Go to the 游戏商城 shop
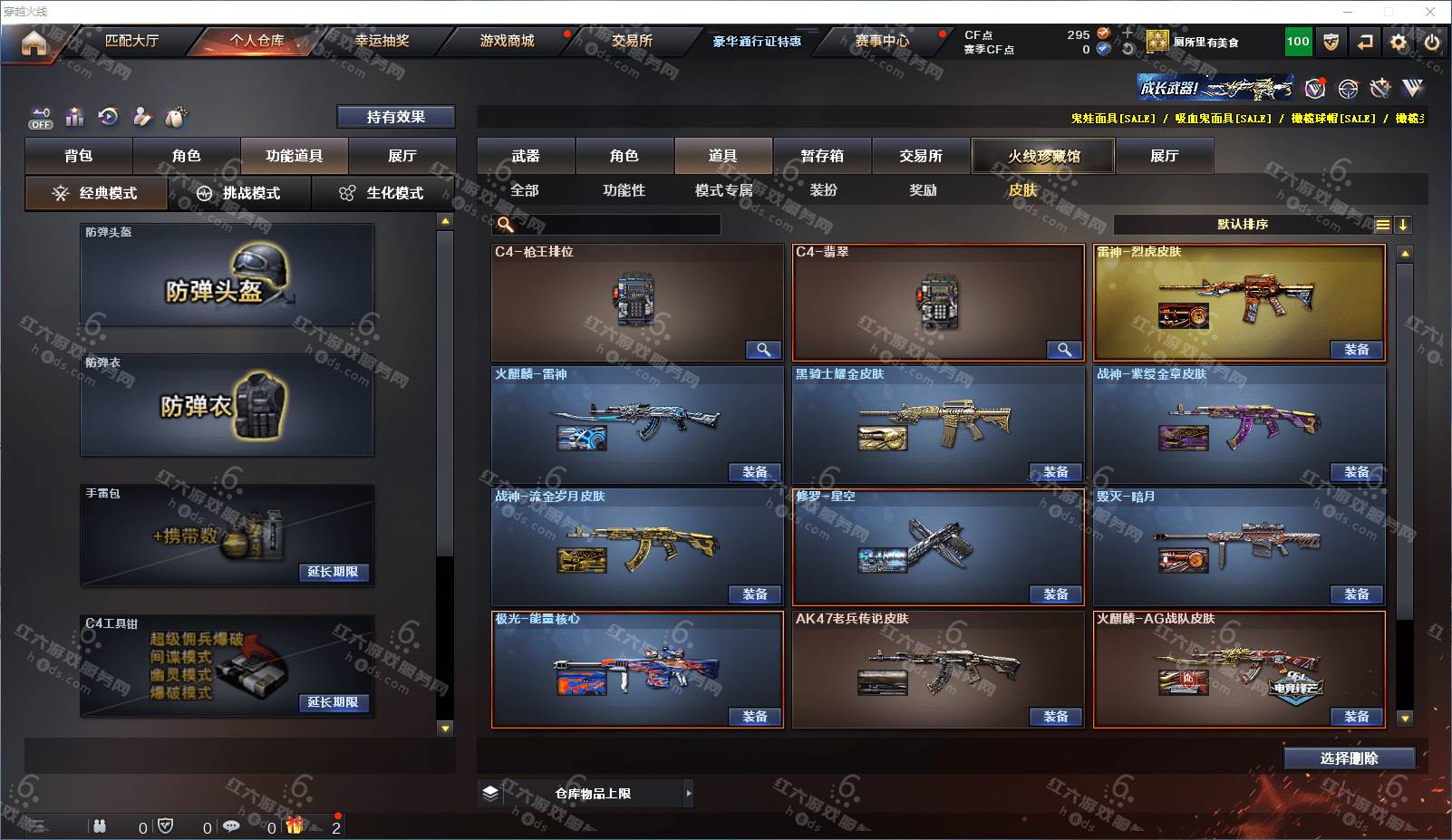 [507, 41]
